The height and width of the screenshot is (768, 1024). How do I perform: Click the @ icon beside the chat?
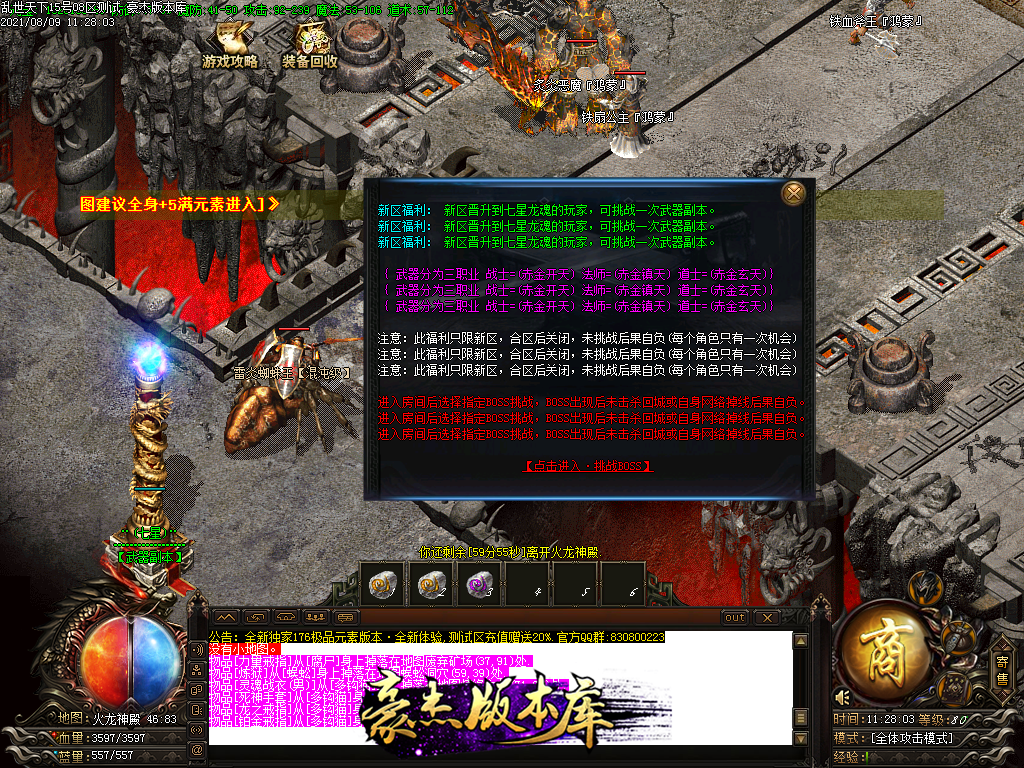coord(197,748)
